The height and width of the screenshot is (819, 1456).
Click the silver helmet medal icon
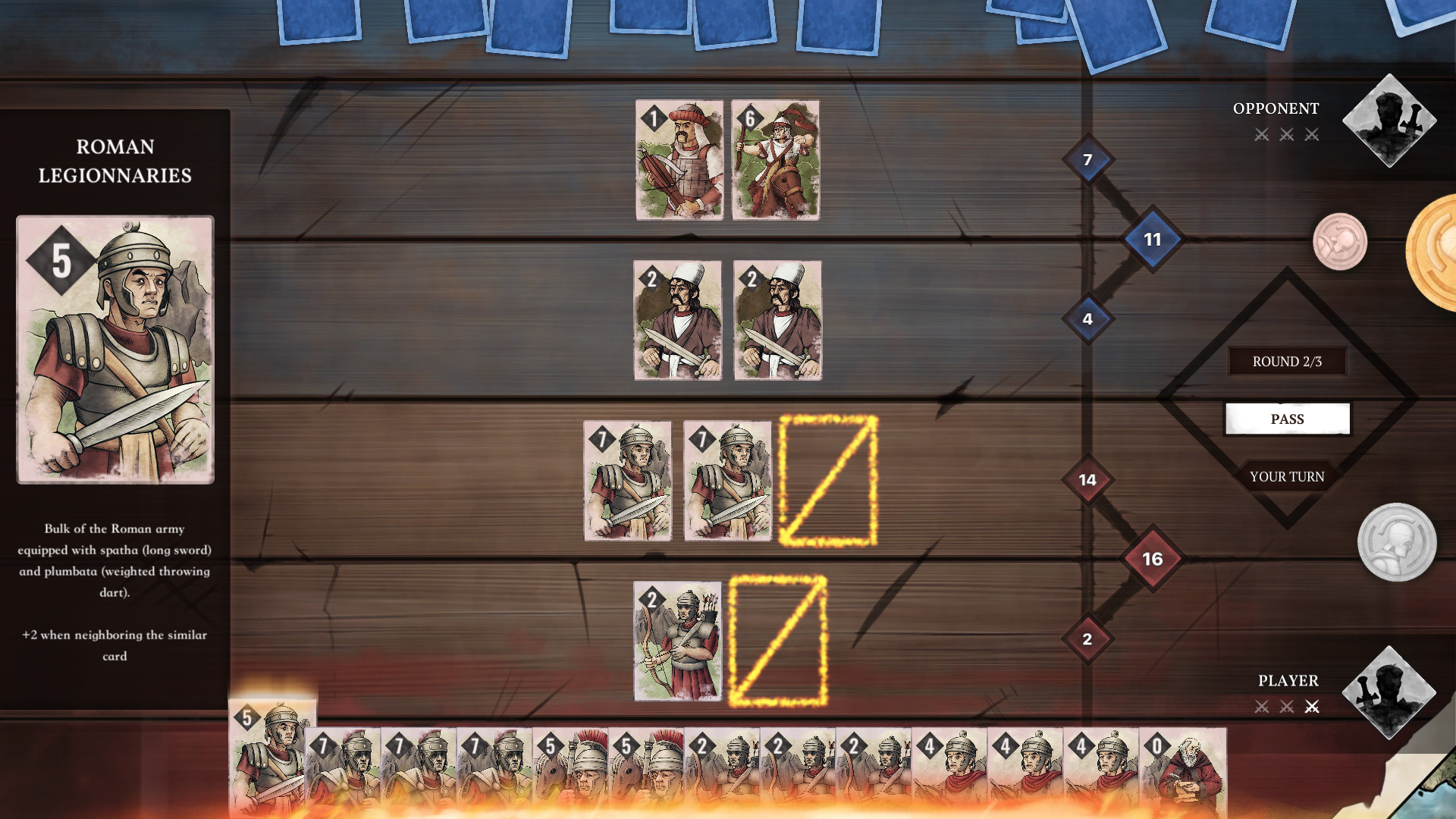pyautogui.click(x=1399, y=543)
